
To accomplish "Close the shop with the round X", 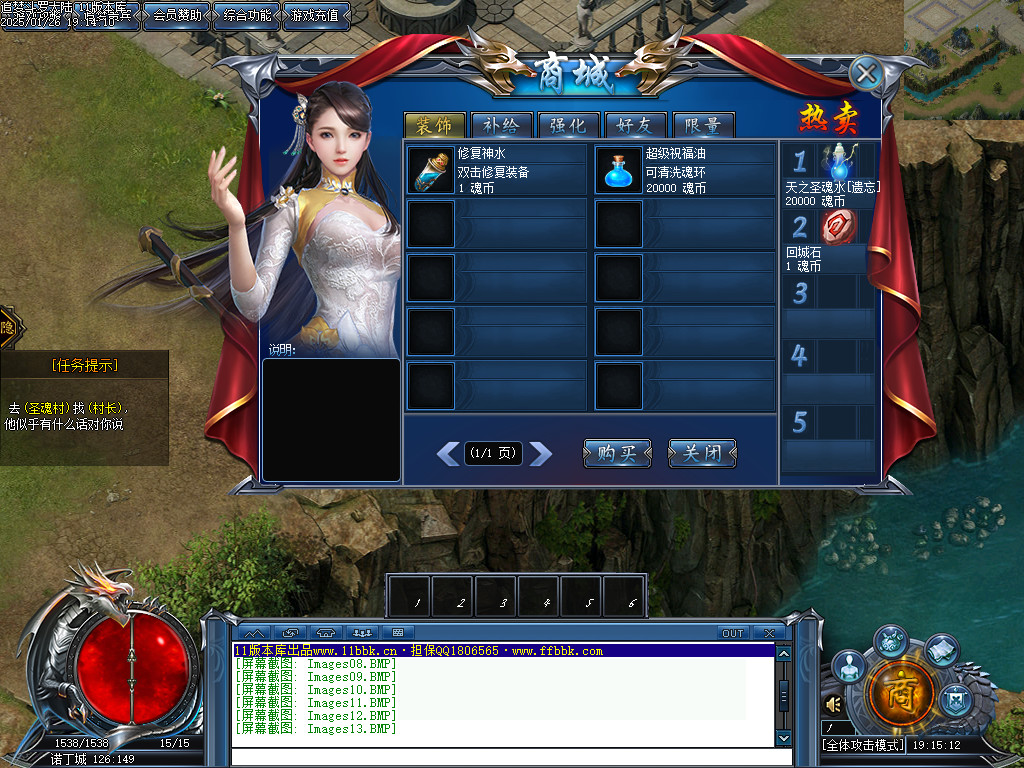I will (866, 73).
